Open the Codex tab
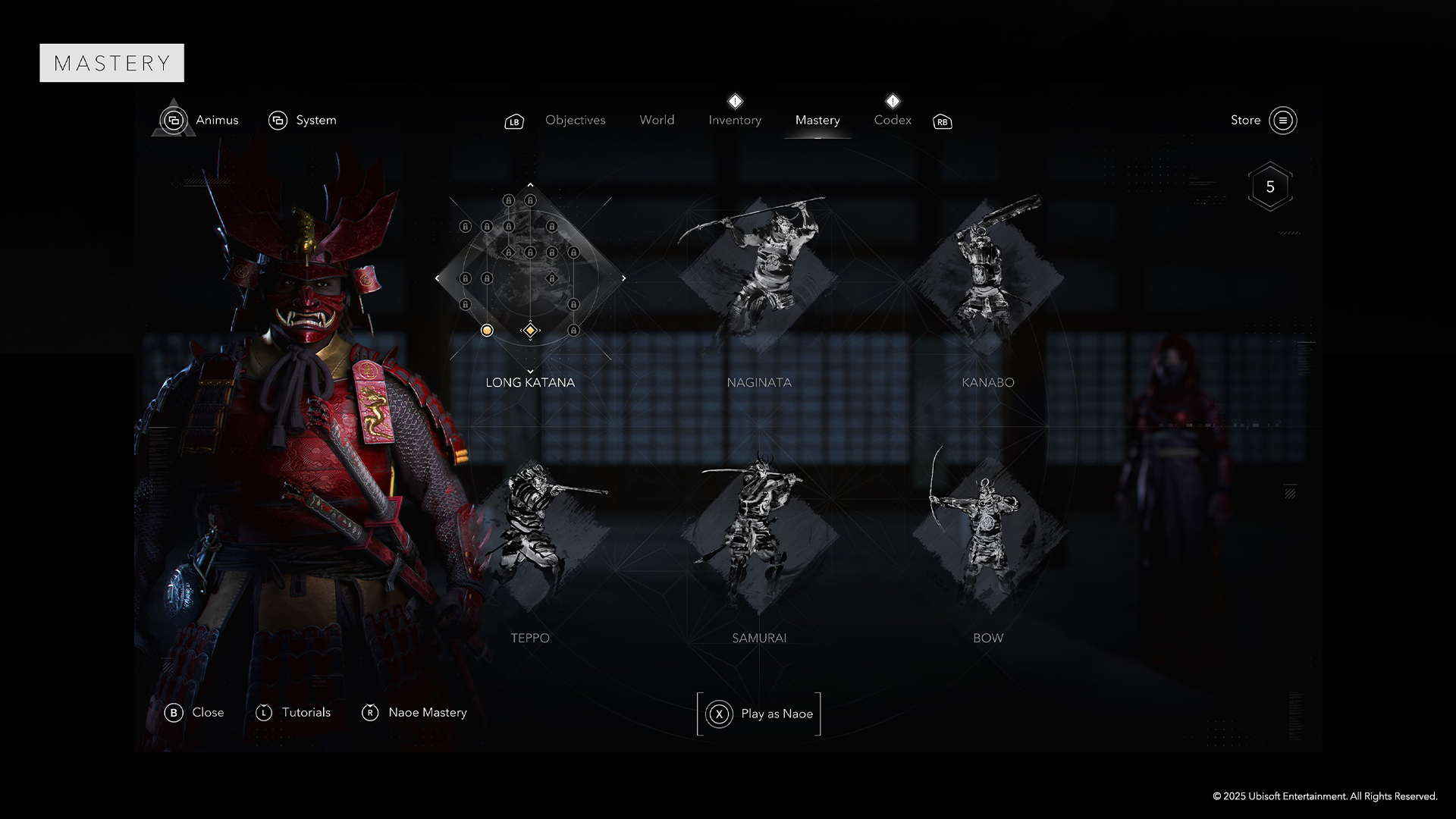Screen dimensions: 1456x819 tap(893, 120)
